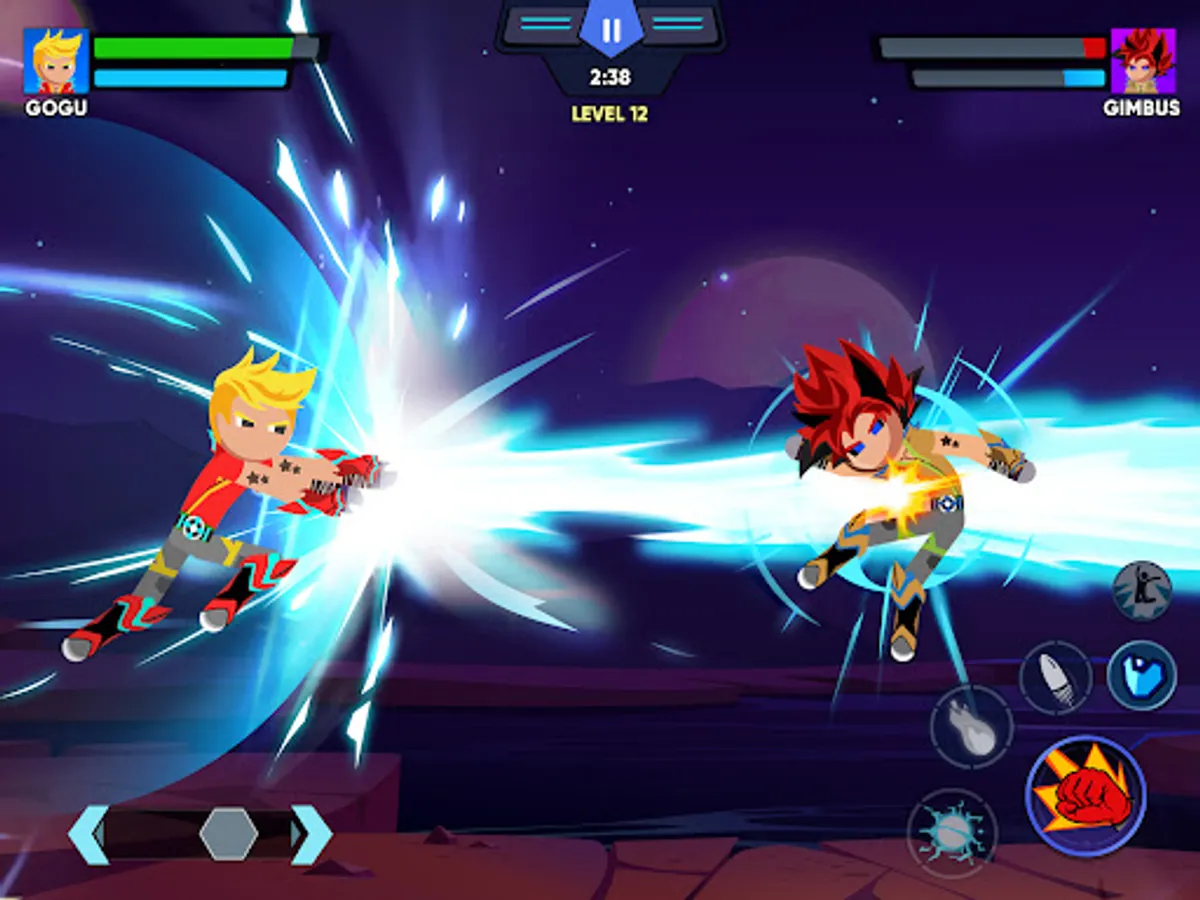
Task: Trigger the transform silhouette ability
Action: 1142,590
